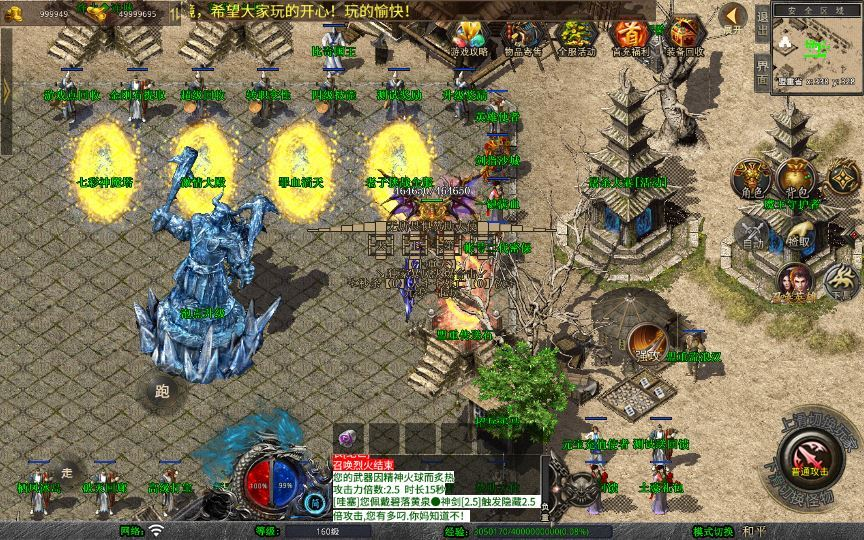Viewport: 864px width, 540px height.
Task: Open the minimap of the safe zone
Action: [817, 45]
